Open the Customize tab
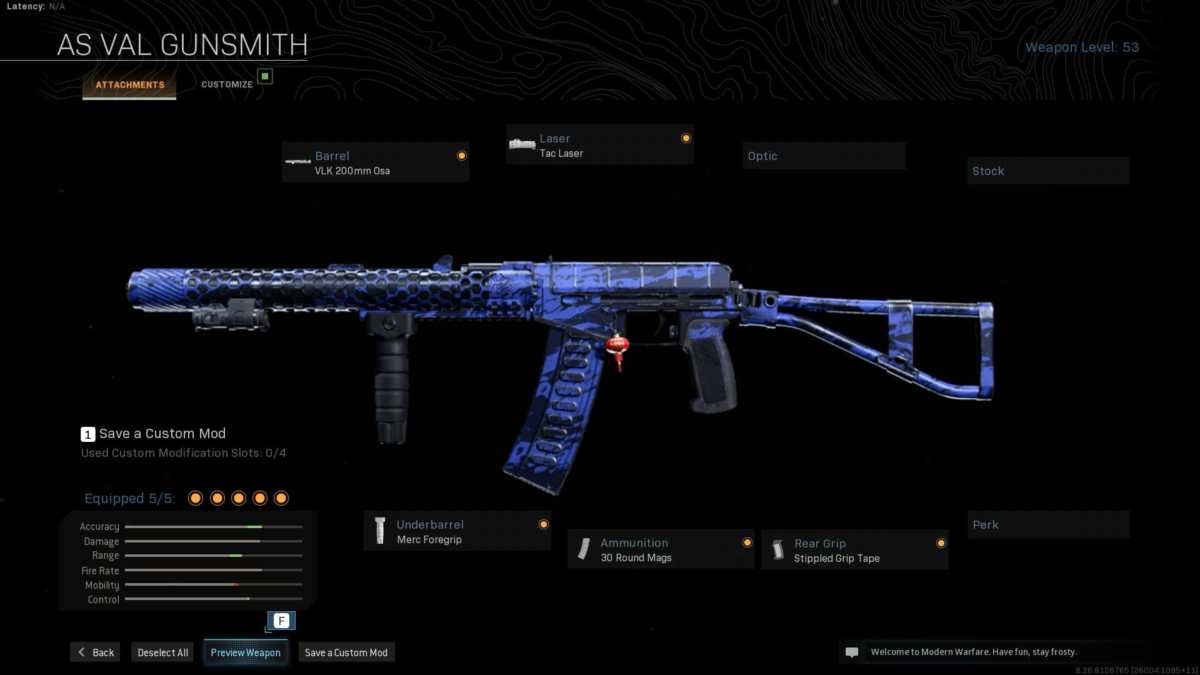 point(227,85)
